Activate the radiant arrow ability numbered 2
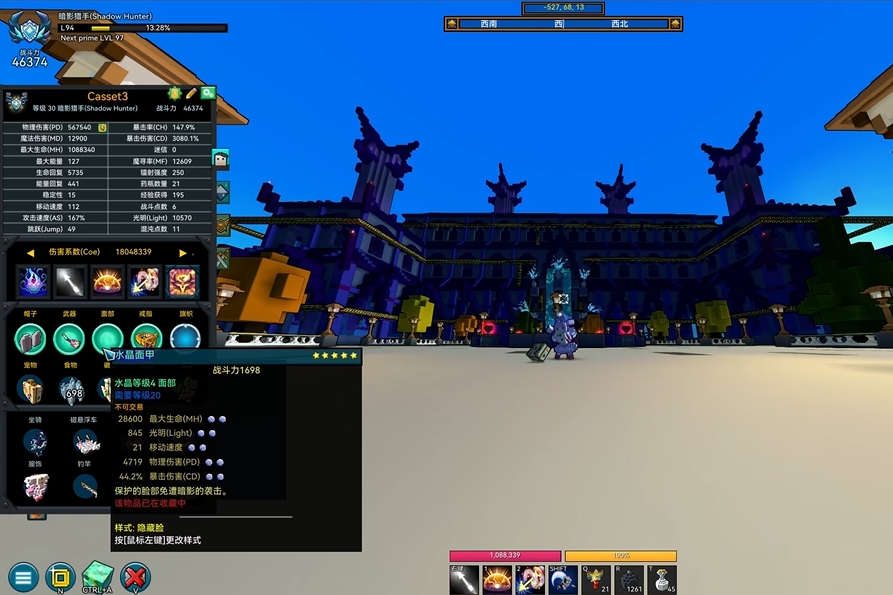 tap(529, 579)
